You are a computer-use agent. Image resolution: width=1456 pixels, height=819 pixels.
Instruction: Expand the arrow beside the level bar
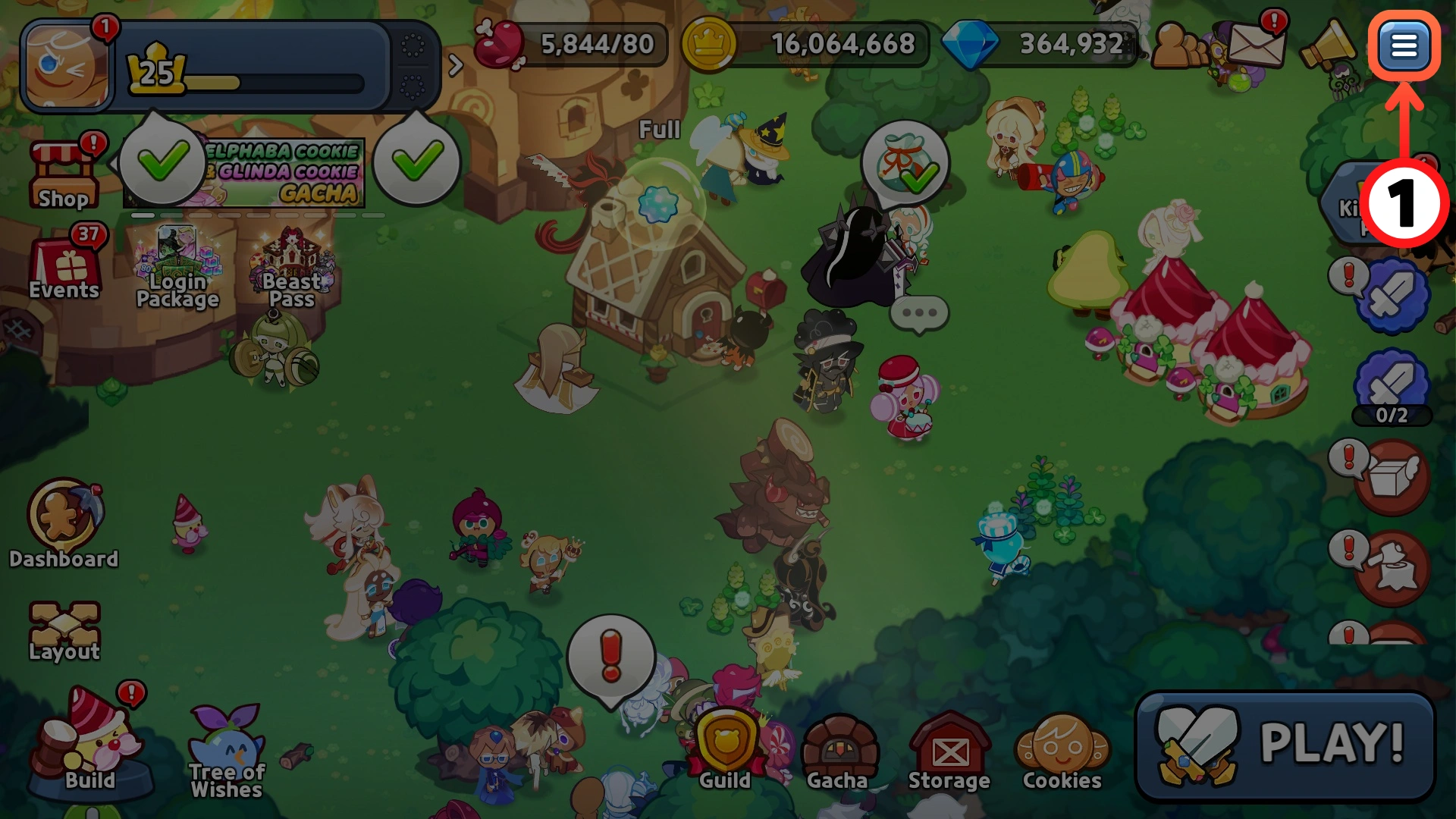click(x=455, y=65)
